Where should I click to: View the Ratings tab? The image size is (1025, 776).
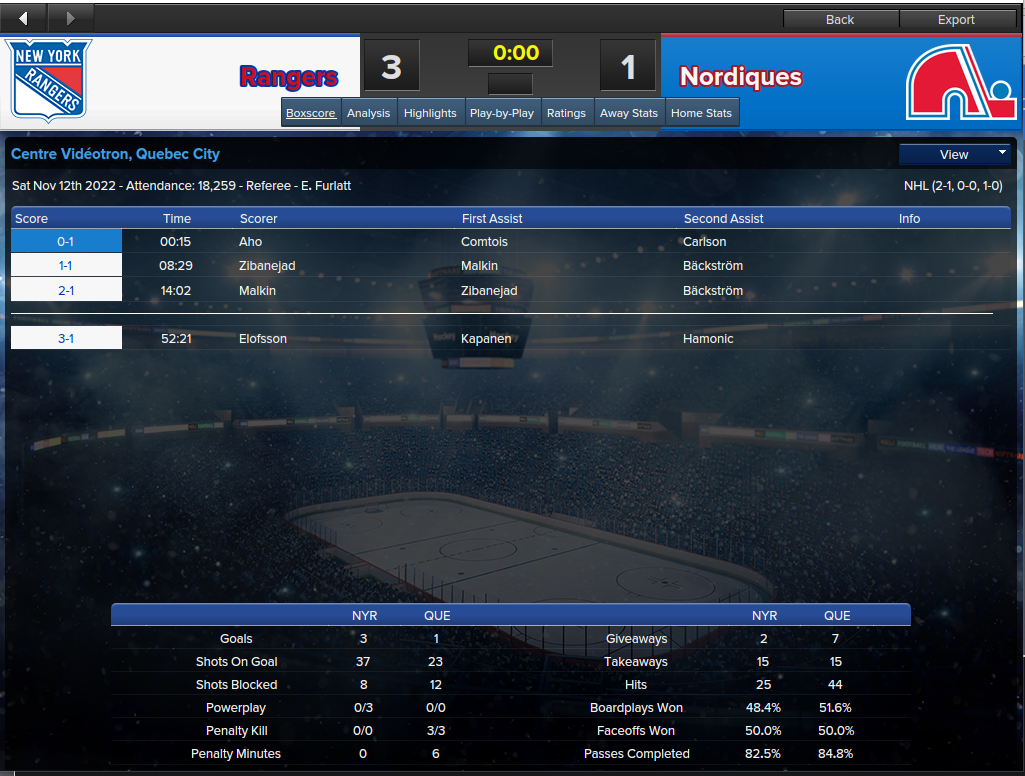click(x=566, y=113)
